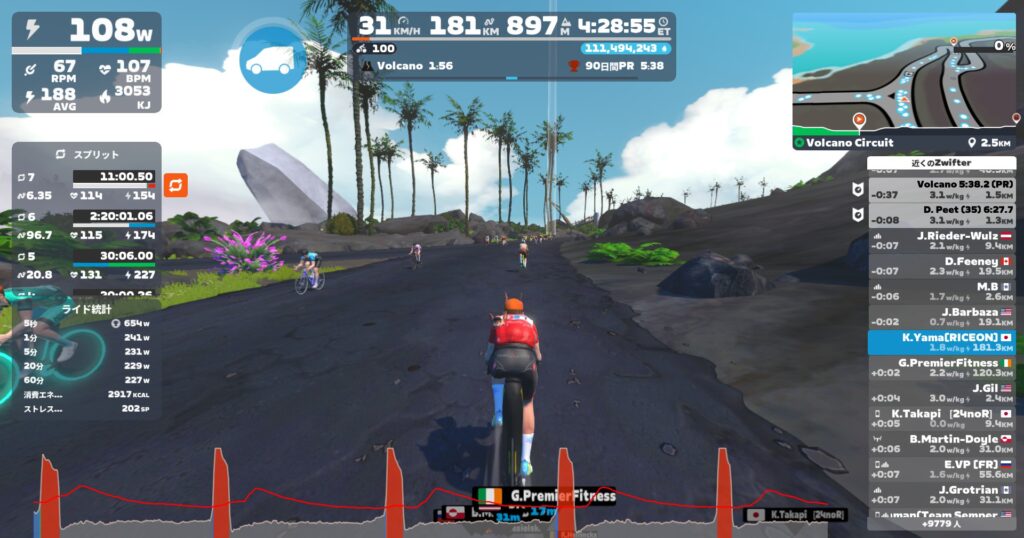
Task: Select the highlighted K.Yama[RICEON] row
Action: coord(940,343)
